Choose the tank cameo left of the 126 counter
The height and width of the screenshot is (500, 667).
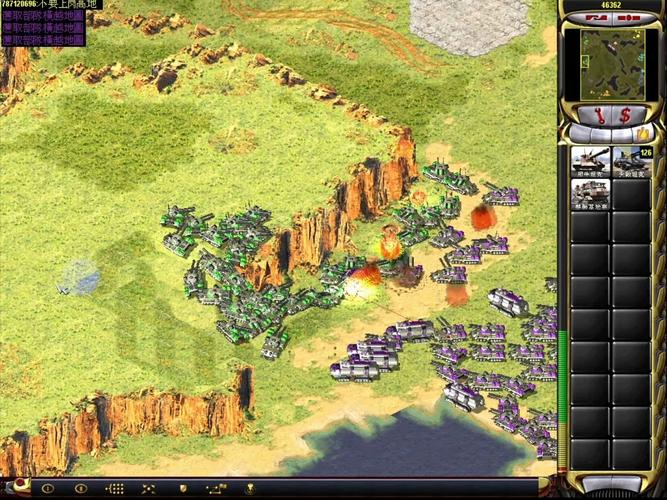click(590, 162)
